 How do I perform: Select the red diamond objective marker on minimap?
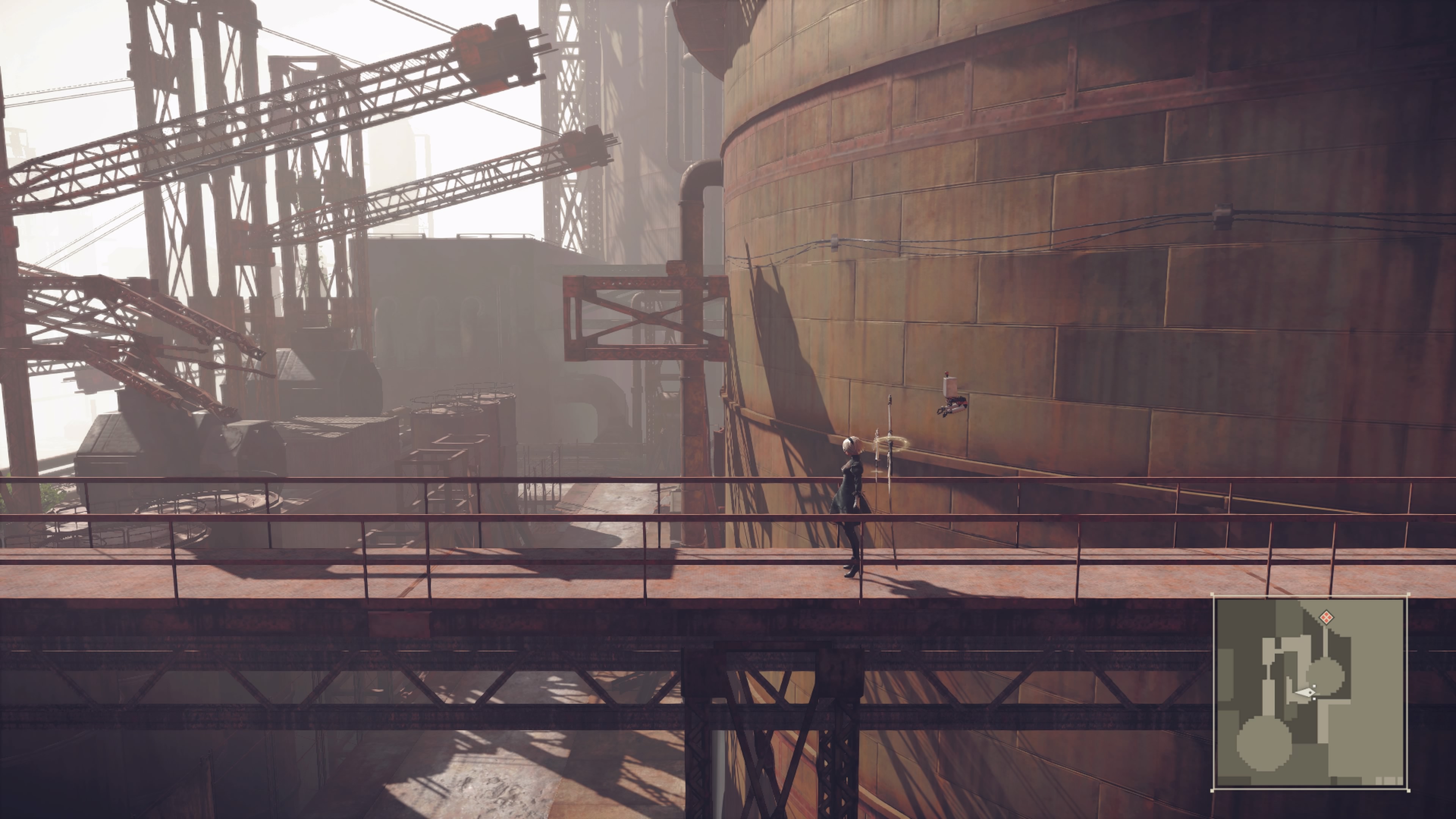pos(1326,617)
